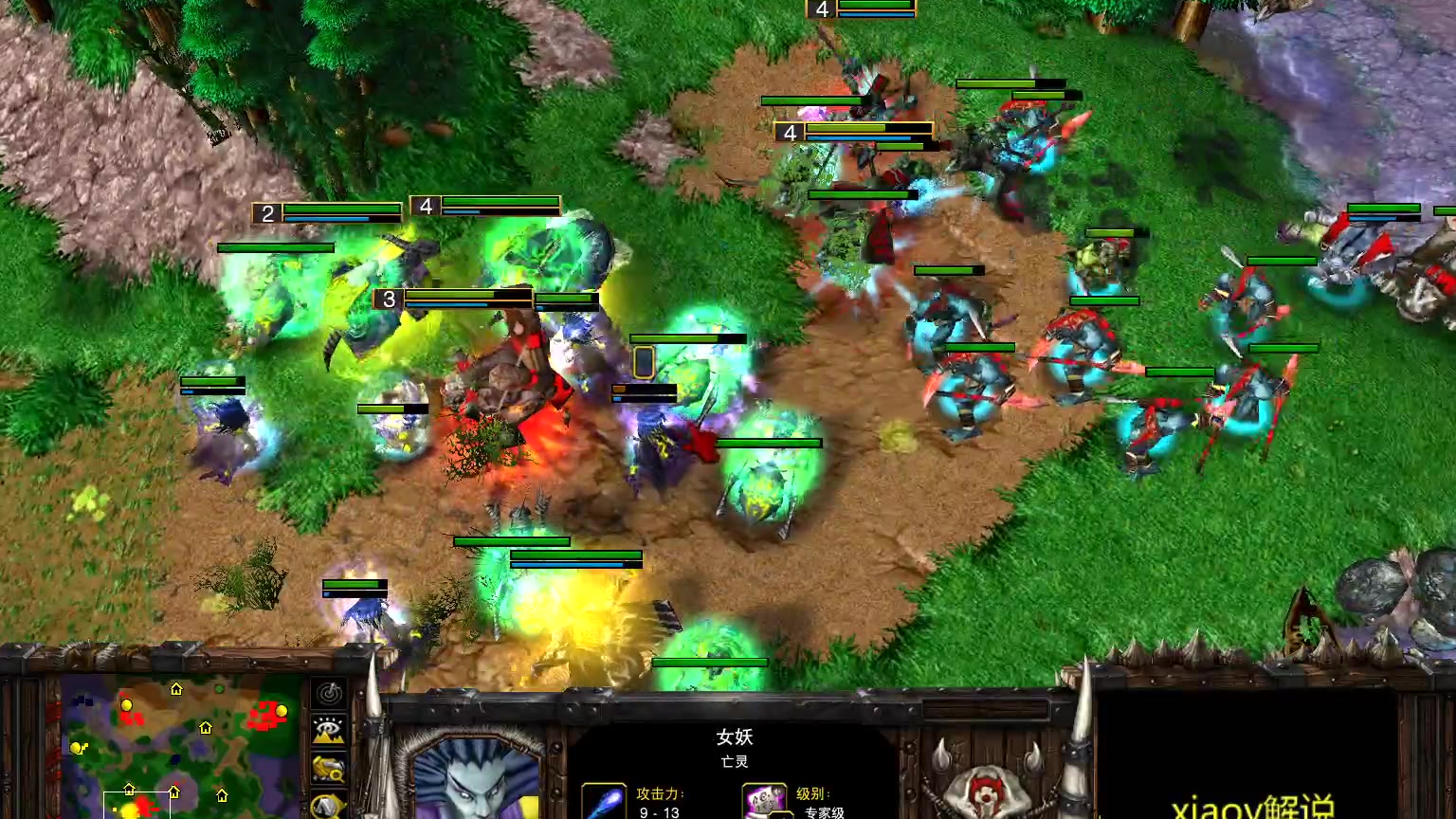Click the purple upgrade level icon
The width and height of the screenshot is (1456, 819).
click(764, 802)
